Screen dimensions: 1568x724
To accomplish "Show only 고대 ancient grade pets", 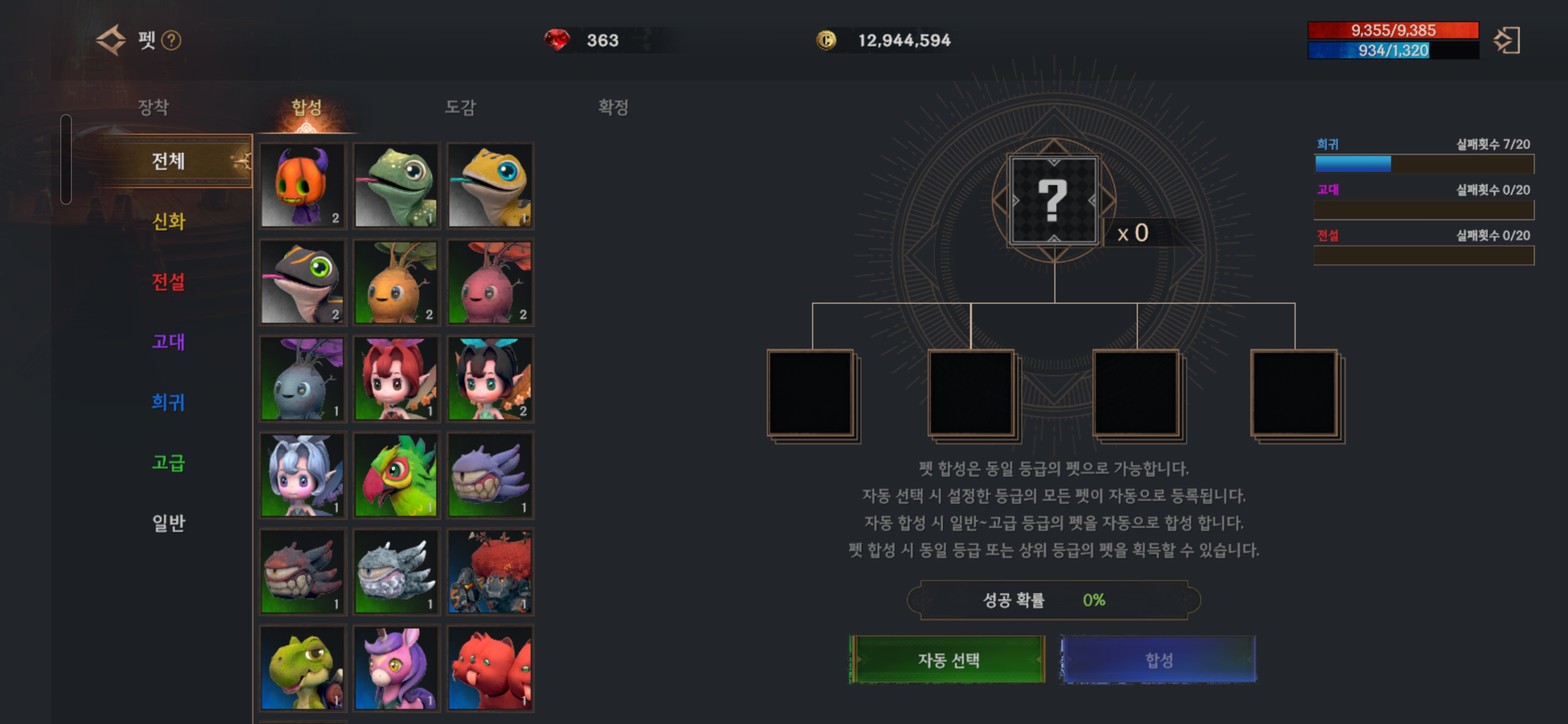I will [168, 341].
